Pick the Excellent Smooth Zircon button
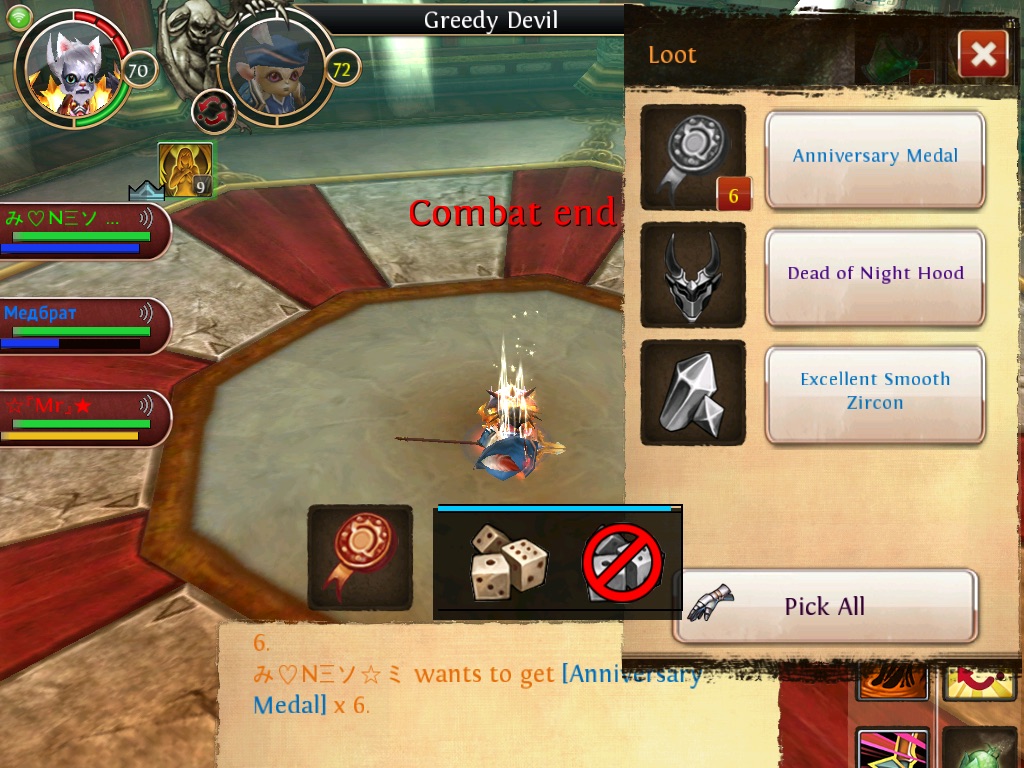The height and width of the screenshot is (768, 1024). (875, 393)
